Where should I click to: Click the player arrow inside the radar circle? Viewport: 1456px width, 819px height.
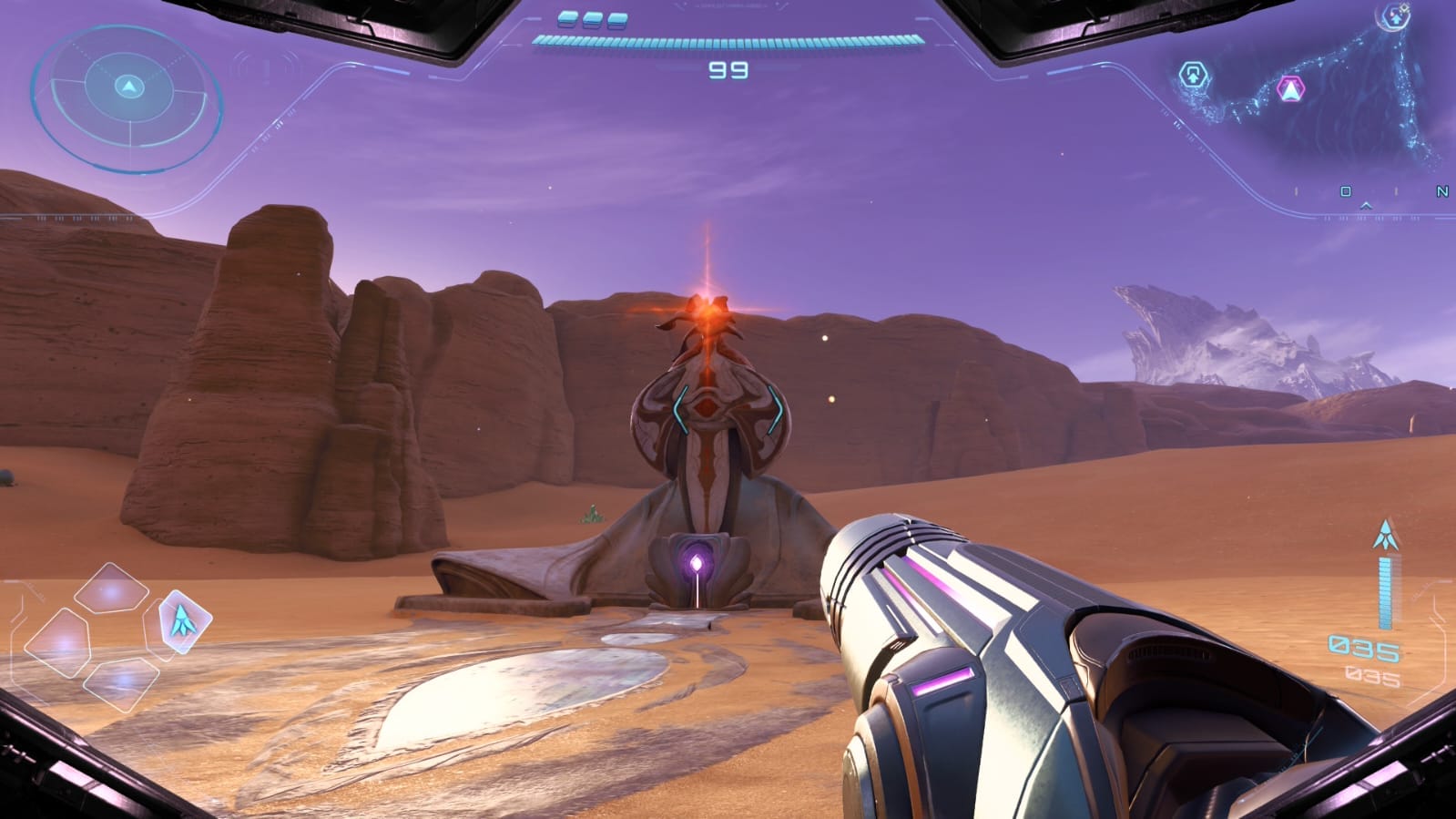pos(130,88)
